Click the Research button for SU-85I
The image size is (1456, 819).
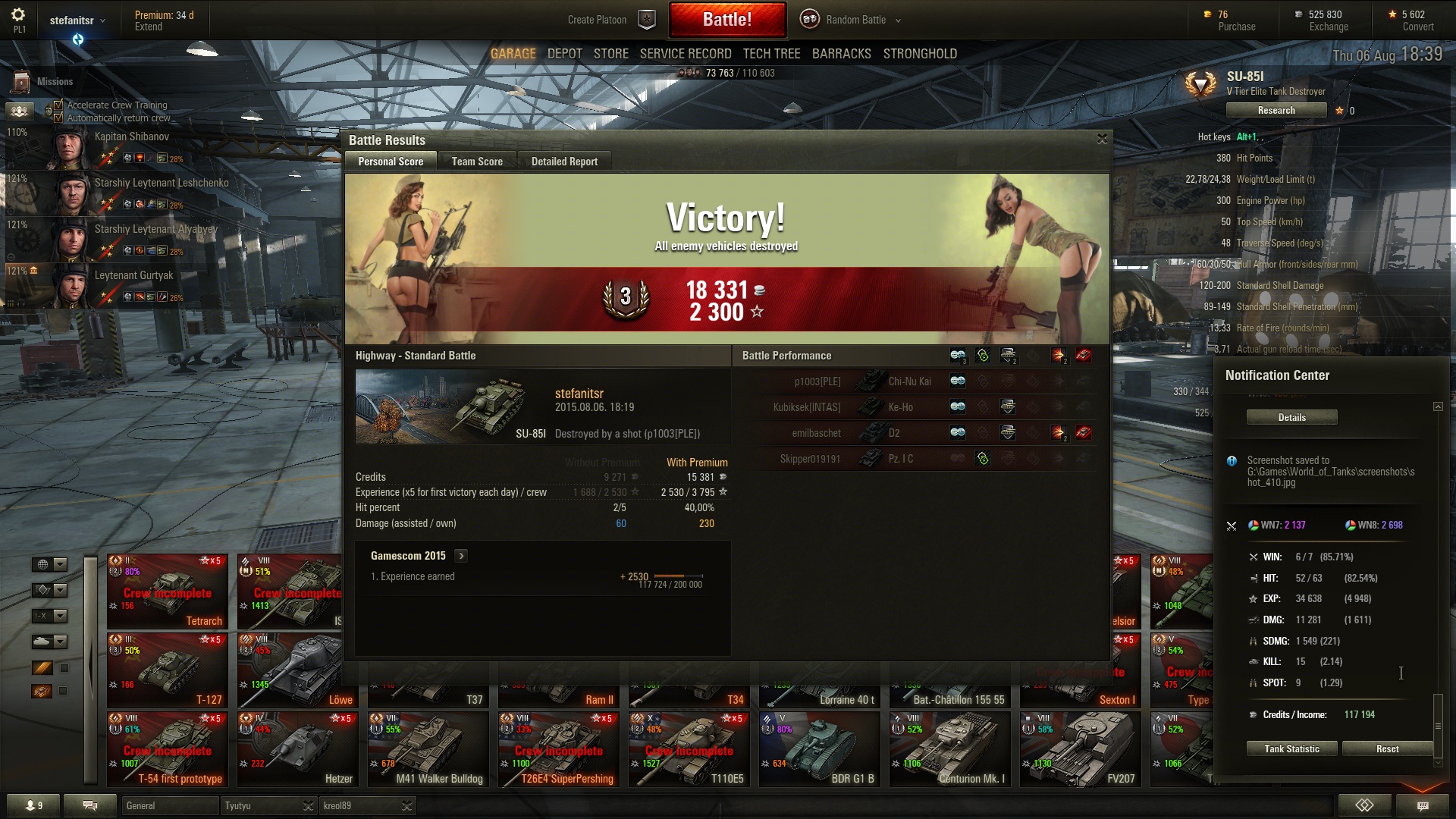point(1276,111)
